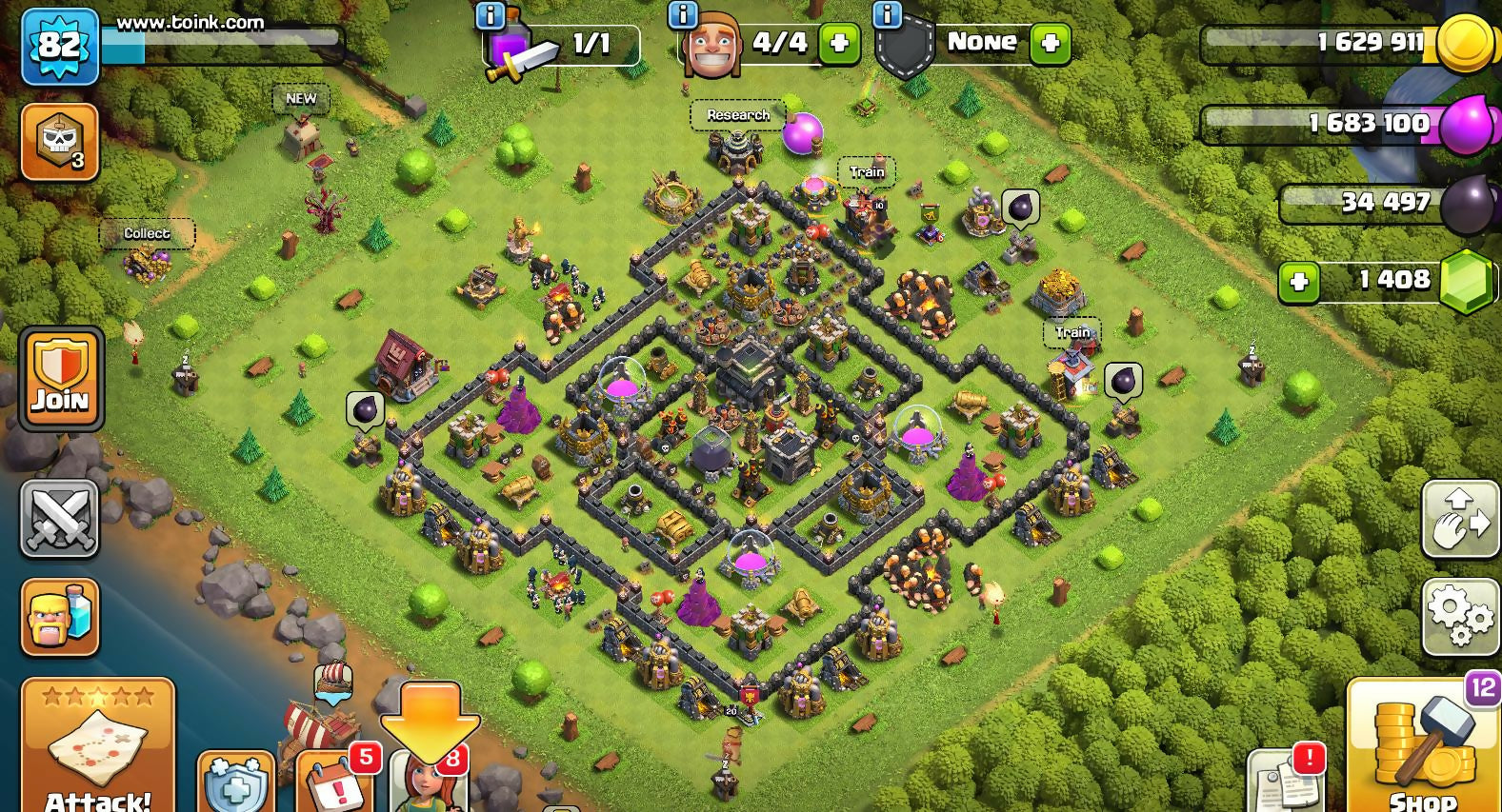Show shield info above shield icon
Image resolution: width=1502 pixels, height=812 pixels.
(887, 15)
